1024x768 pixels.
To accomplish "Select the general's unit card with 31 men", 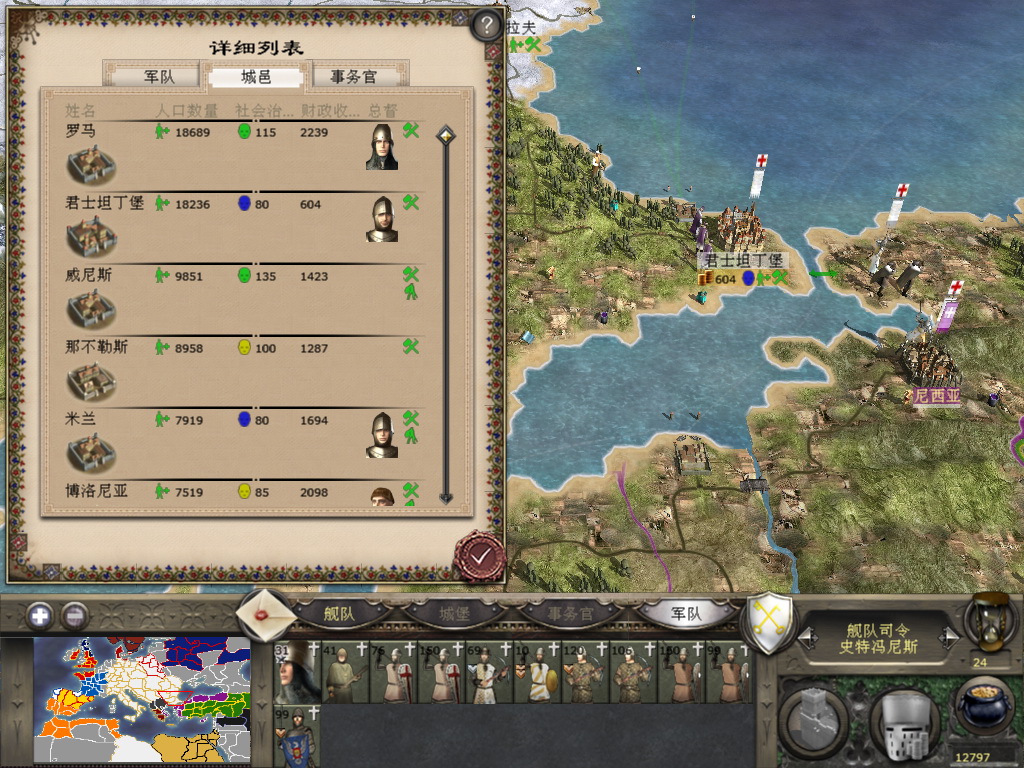I will [295, 672].
